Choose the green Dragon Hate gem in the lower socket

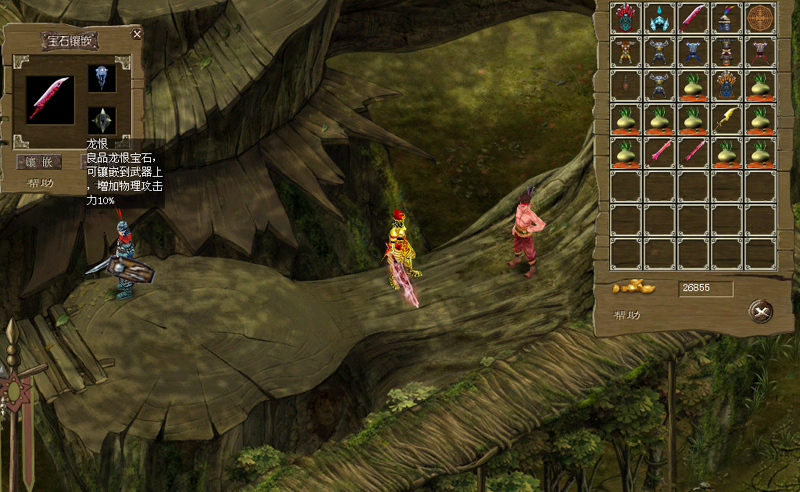pyautogui.click(x=102, y=120)
